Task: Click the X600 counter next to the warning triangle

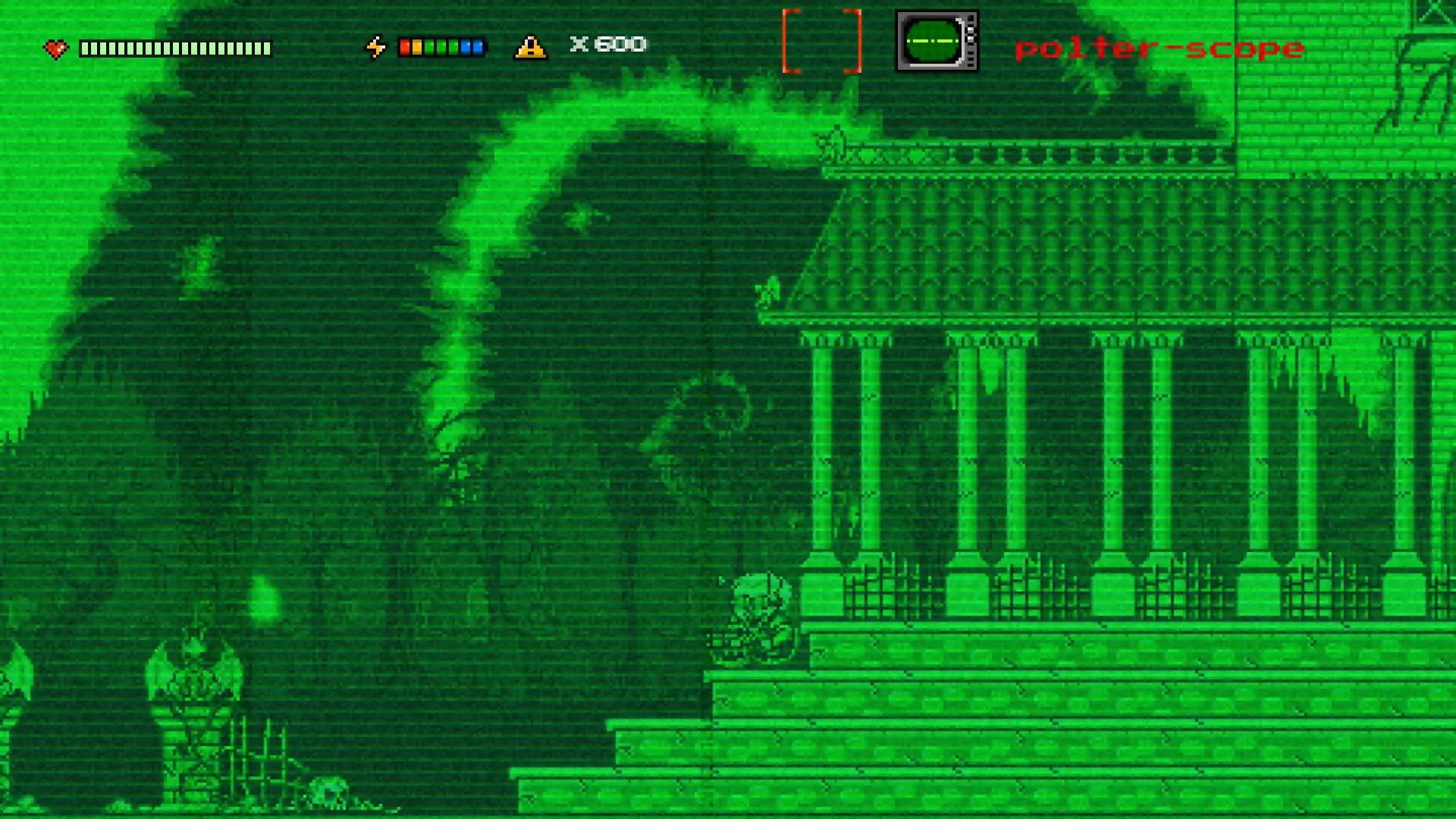Action: tap(607, 44)
